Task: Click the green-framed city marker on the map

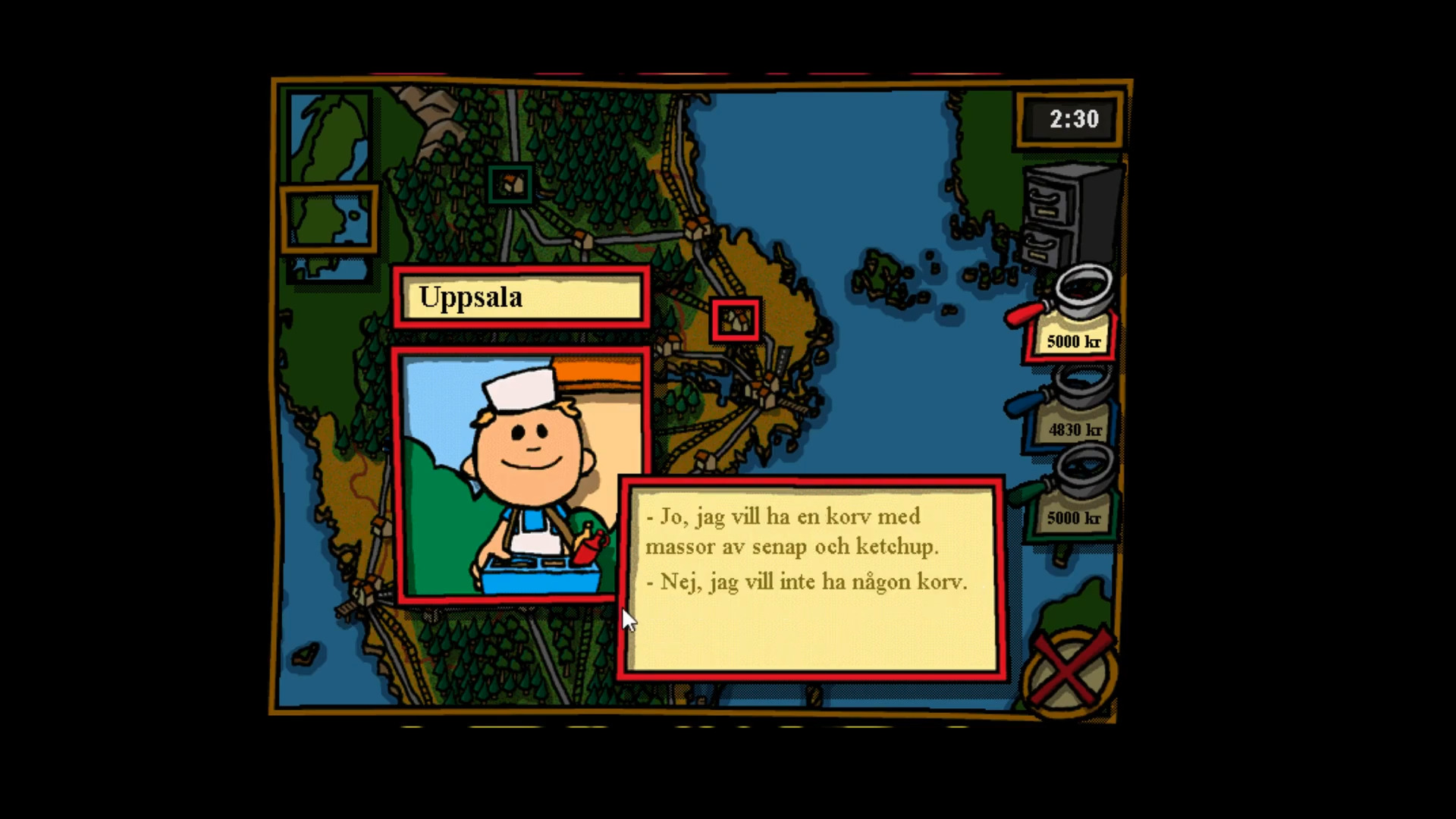Action: click(510, 184)
